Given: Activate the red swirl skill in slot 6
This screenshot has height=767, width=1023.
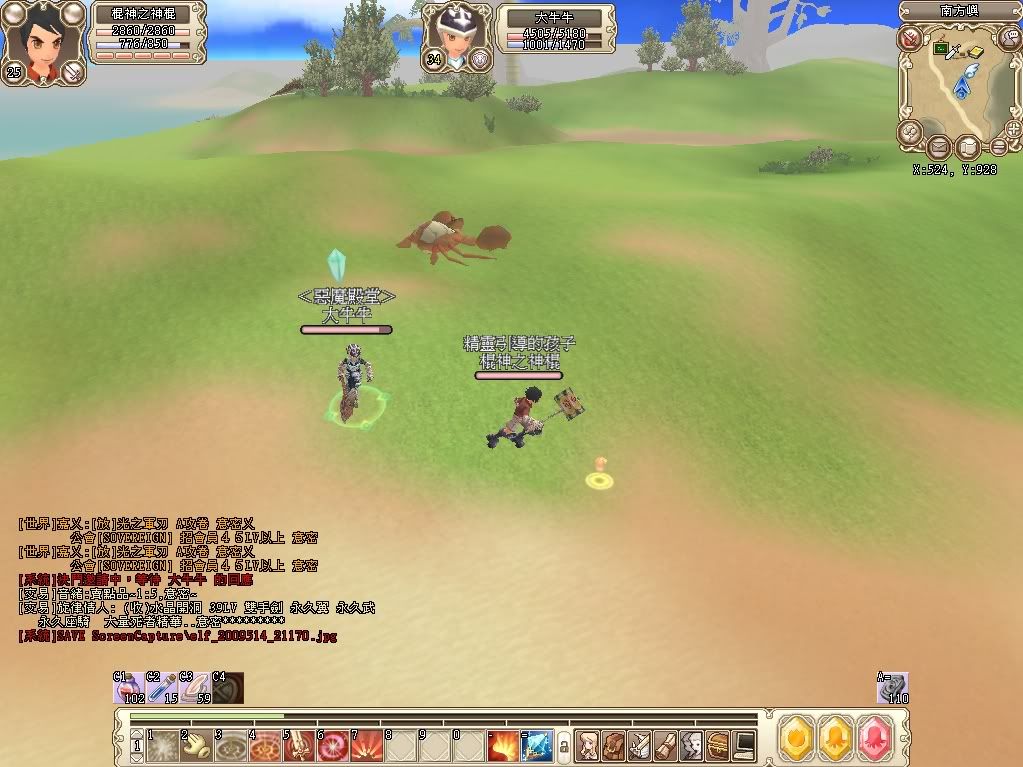Looking at the screenshot, I should [333, 746].
